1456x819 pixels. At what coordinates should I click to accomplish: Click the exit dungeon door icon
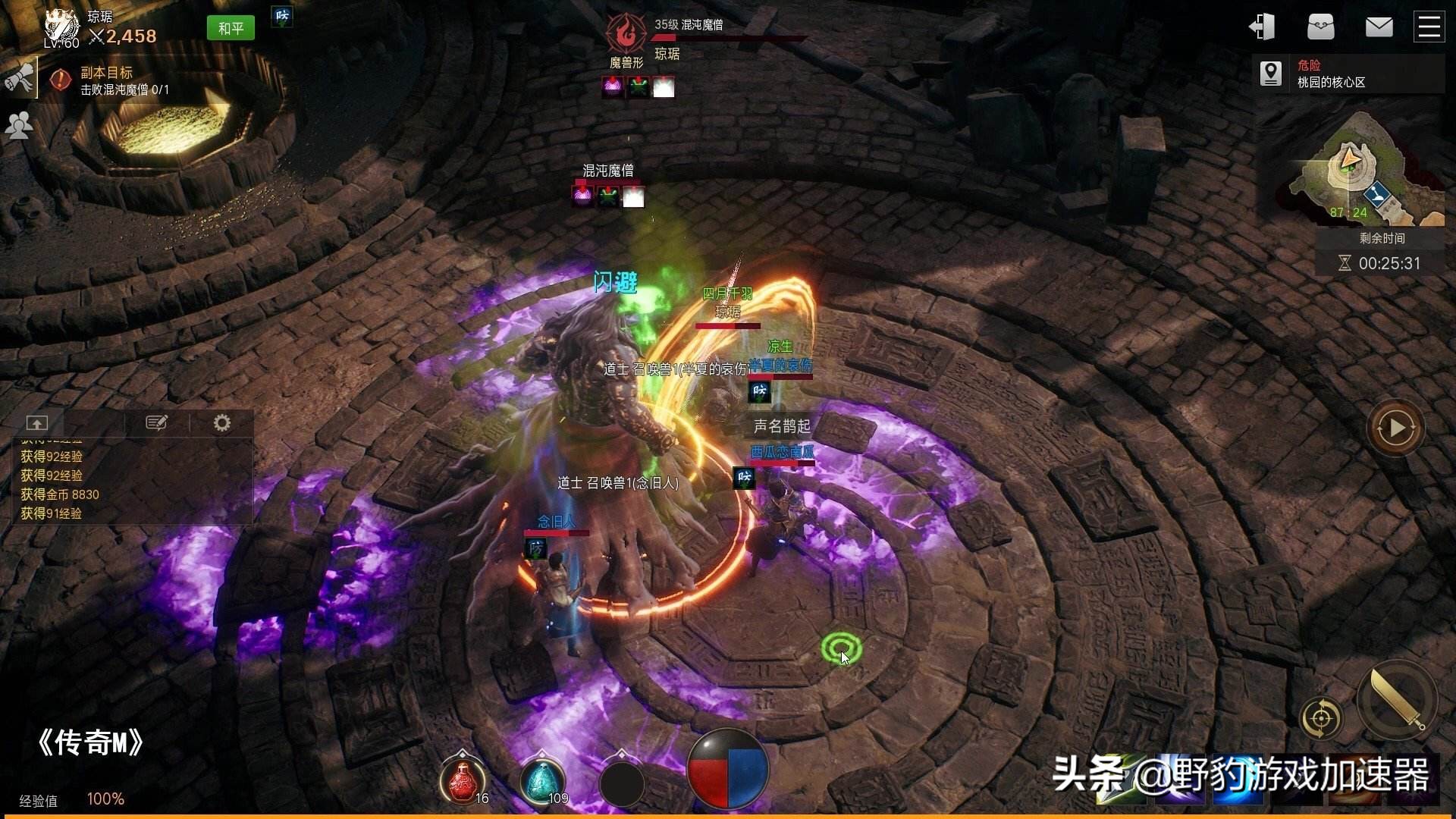(x=1262, y=27)
